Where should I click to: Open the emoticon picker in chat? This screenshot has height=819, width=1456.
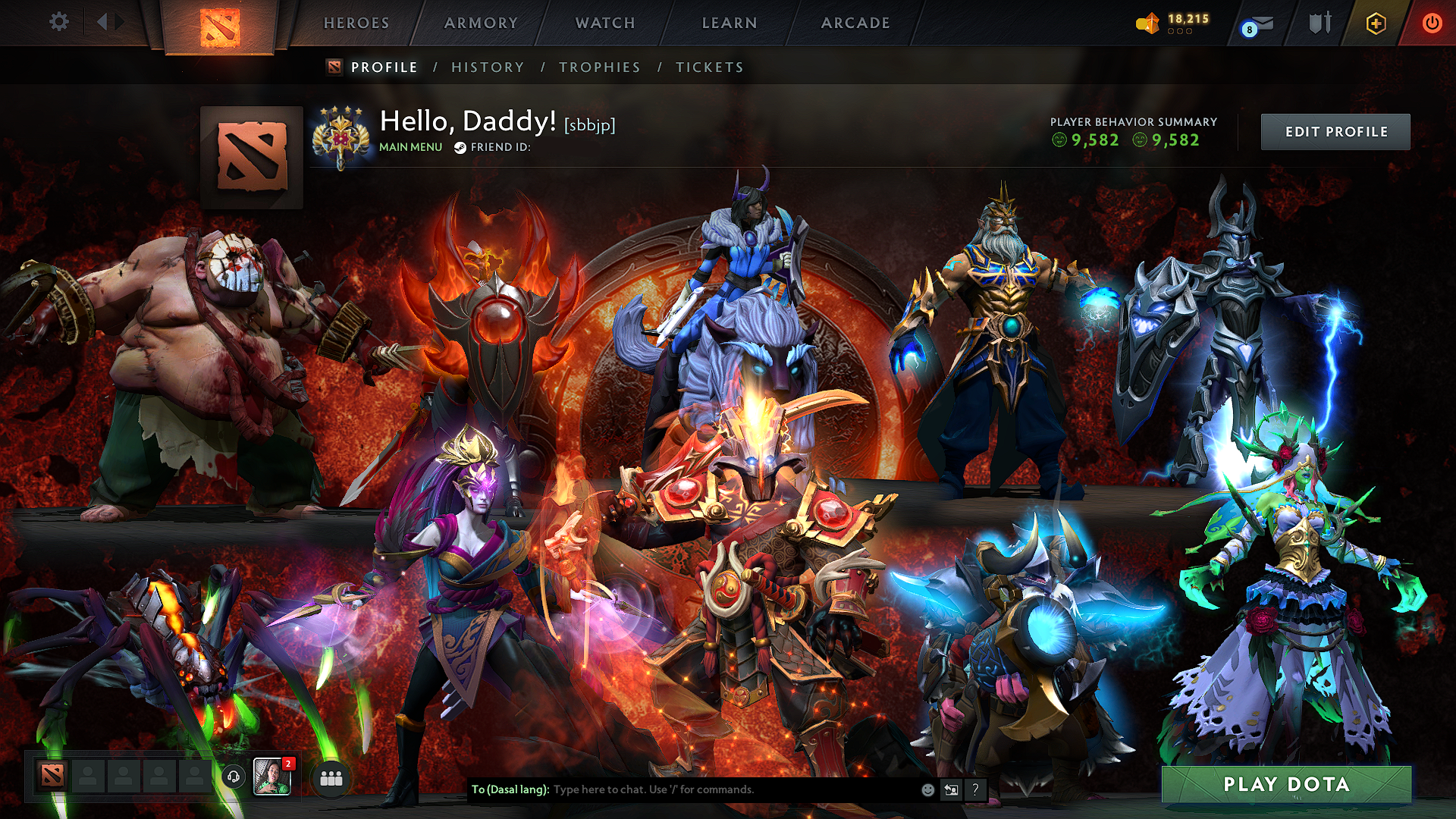coord(927,789)
